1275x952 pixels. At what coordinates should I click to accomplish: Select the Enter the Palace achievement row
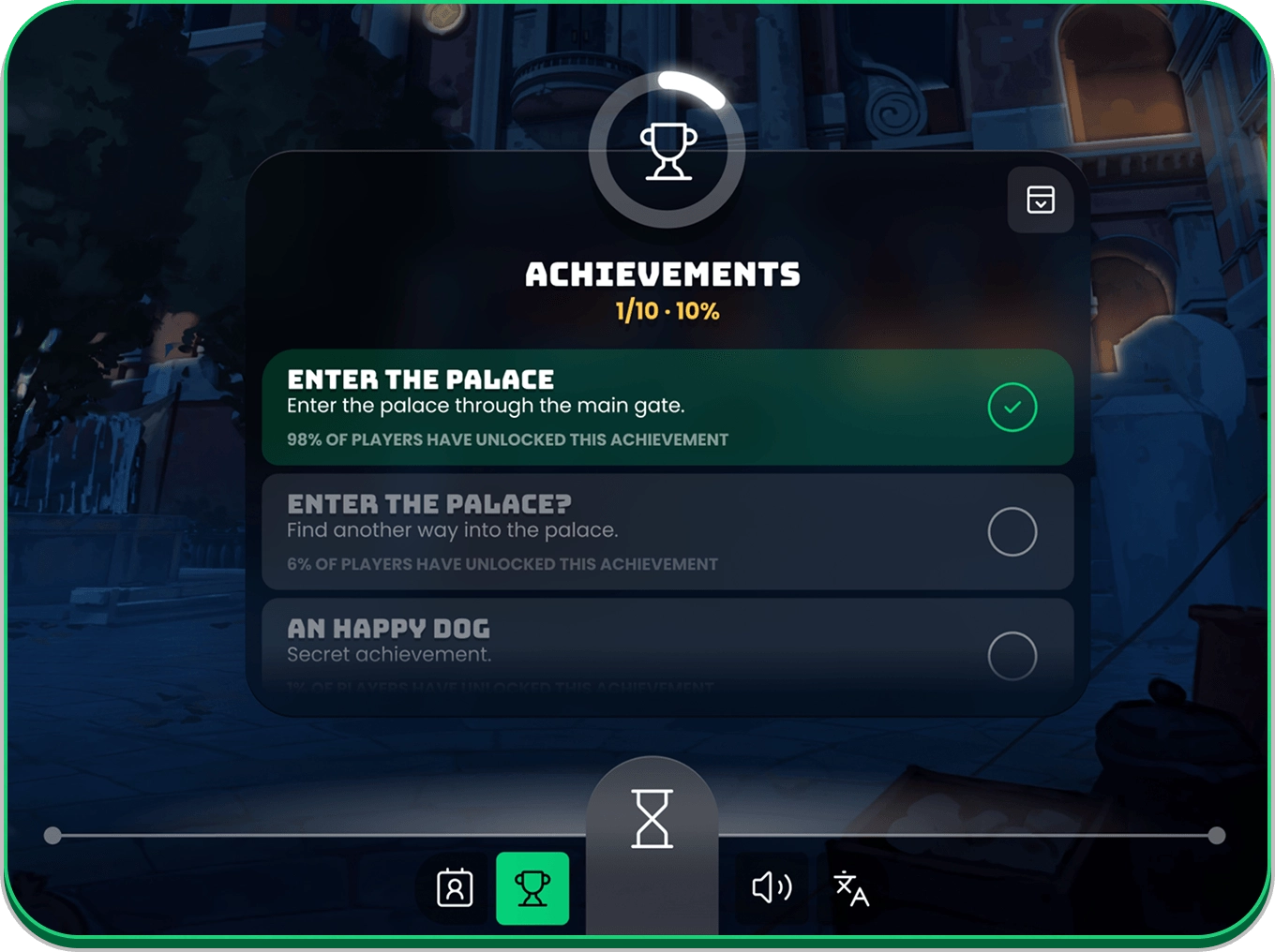click(667, 408)
